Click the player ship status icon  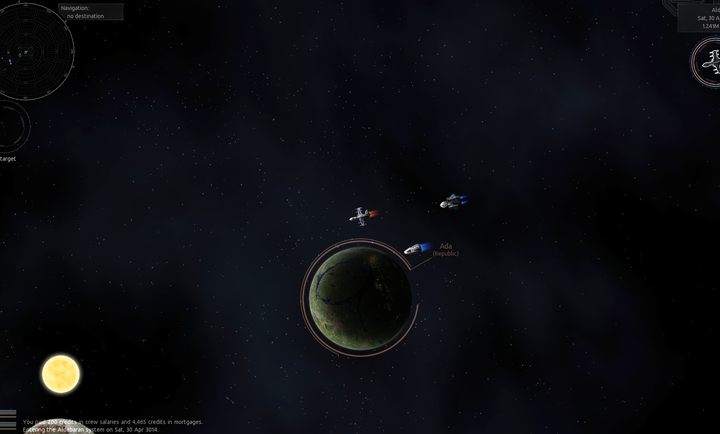(707, 61)
